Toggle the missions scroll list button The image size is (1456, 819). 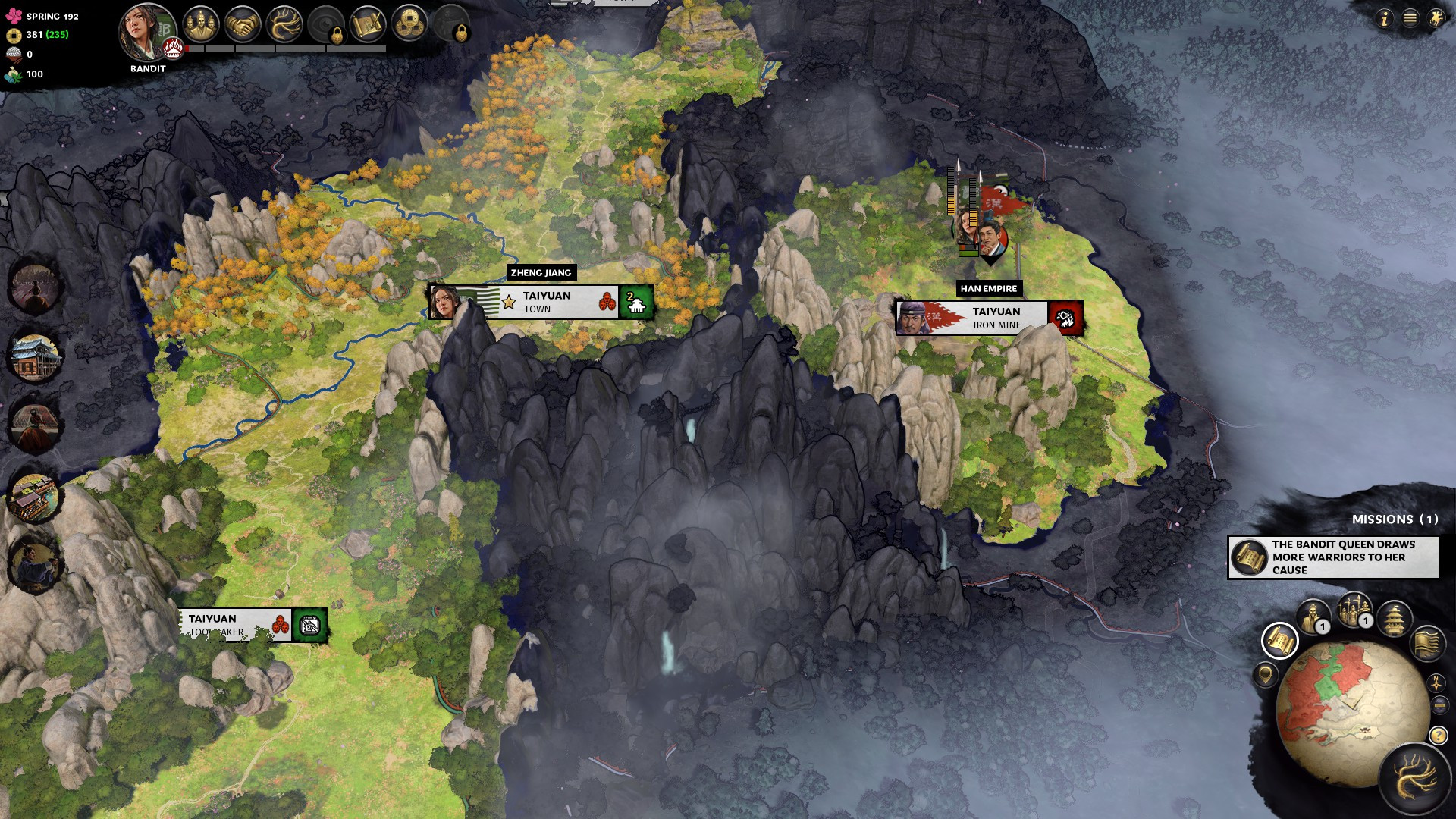(1279, 642)
